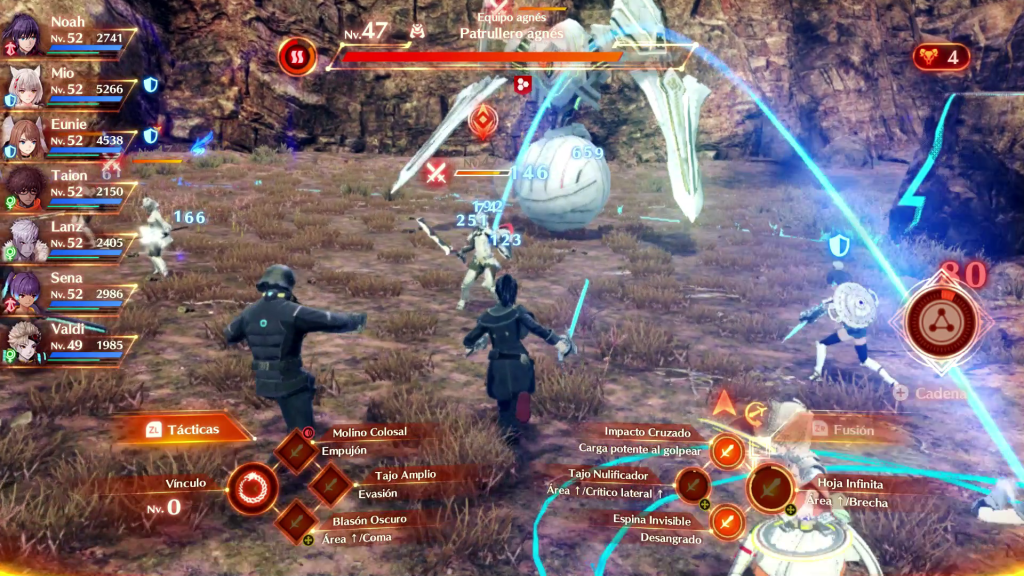Choose Eunie in the party list
This screenshot has height=576, width=1024.
point(24,138)
